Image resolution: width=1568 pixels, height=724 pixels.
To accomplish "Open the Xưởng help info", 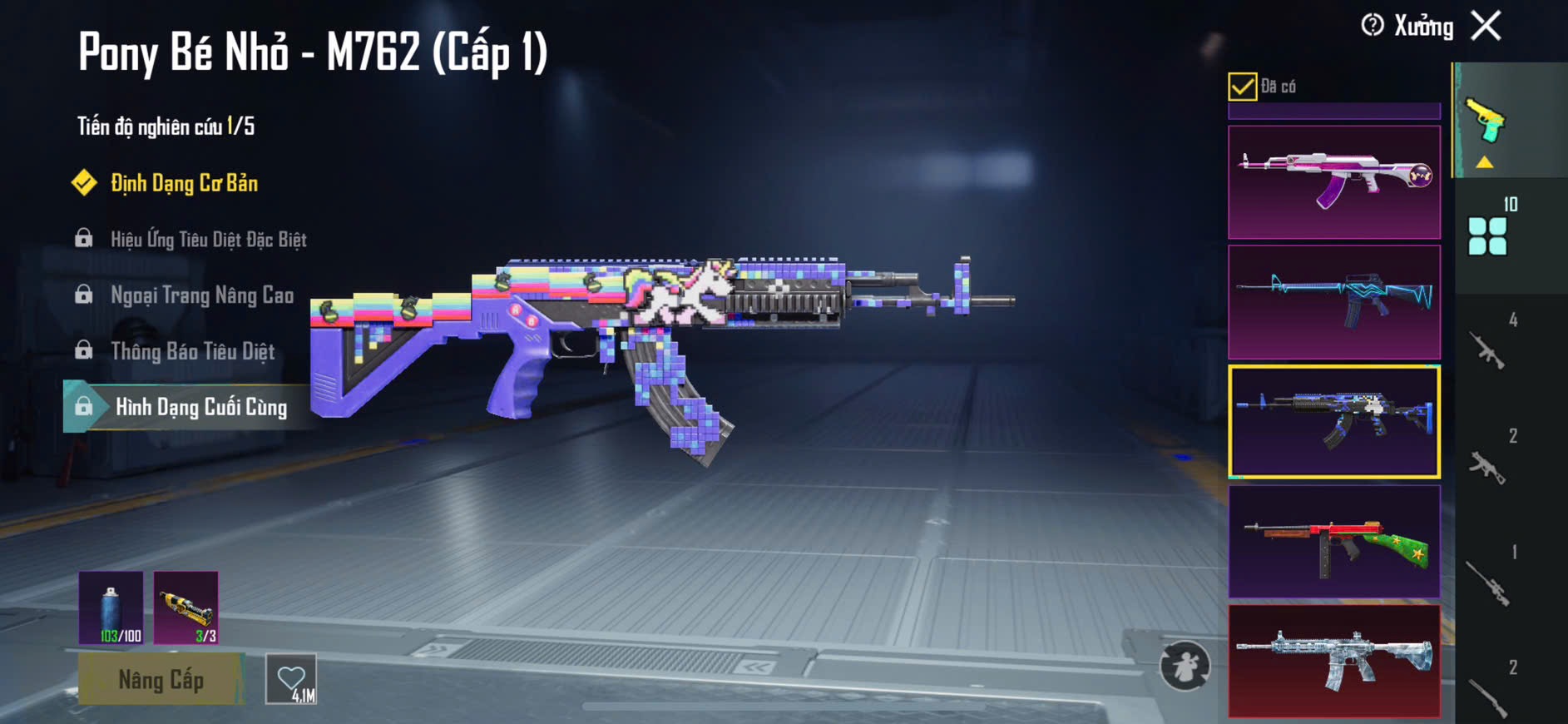I will (1373, 26).
